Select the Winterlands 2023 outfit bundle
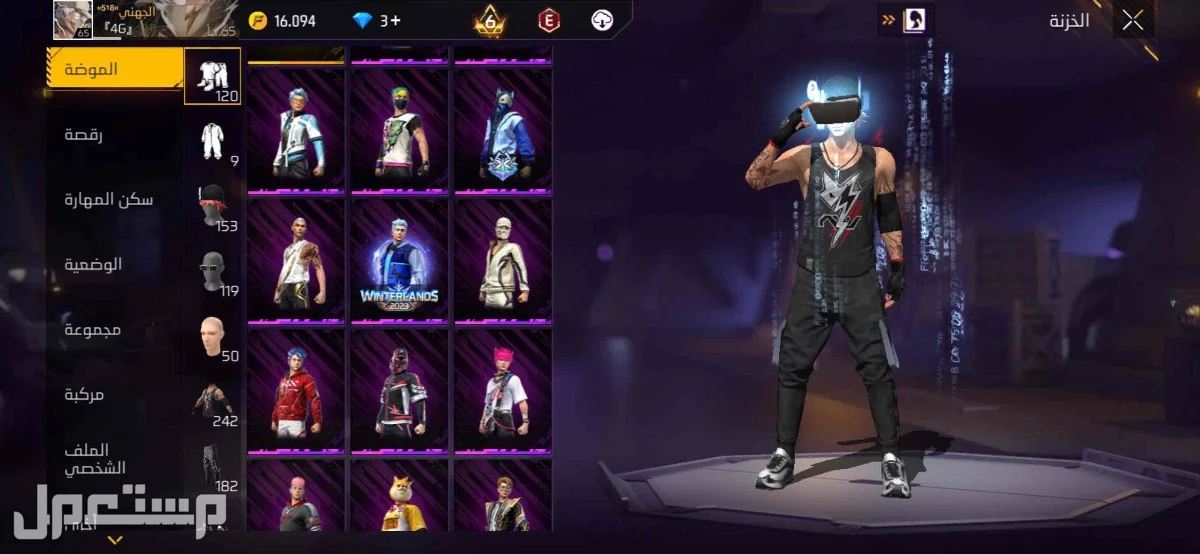 pos(399,261)
